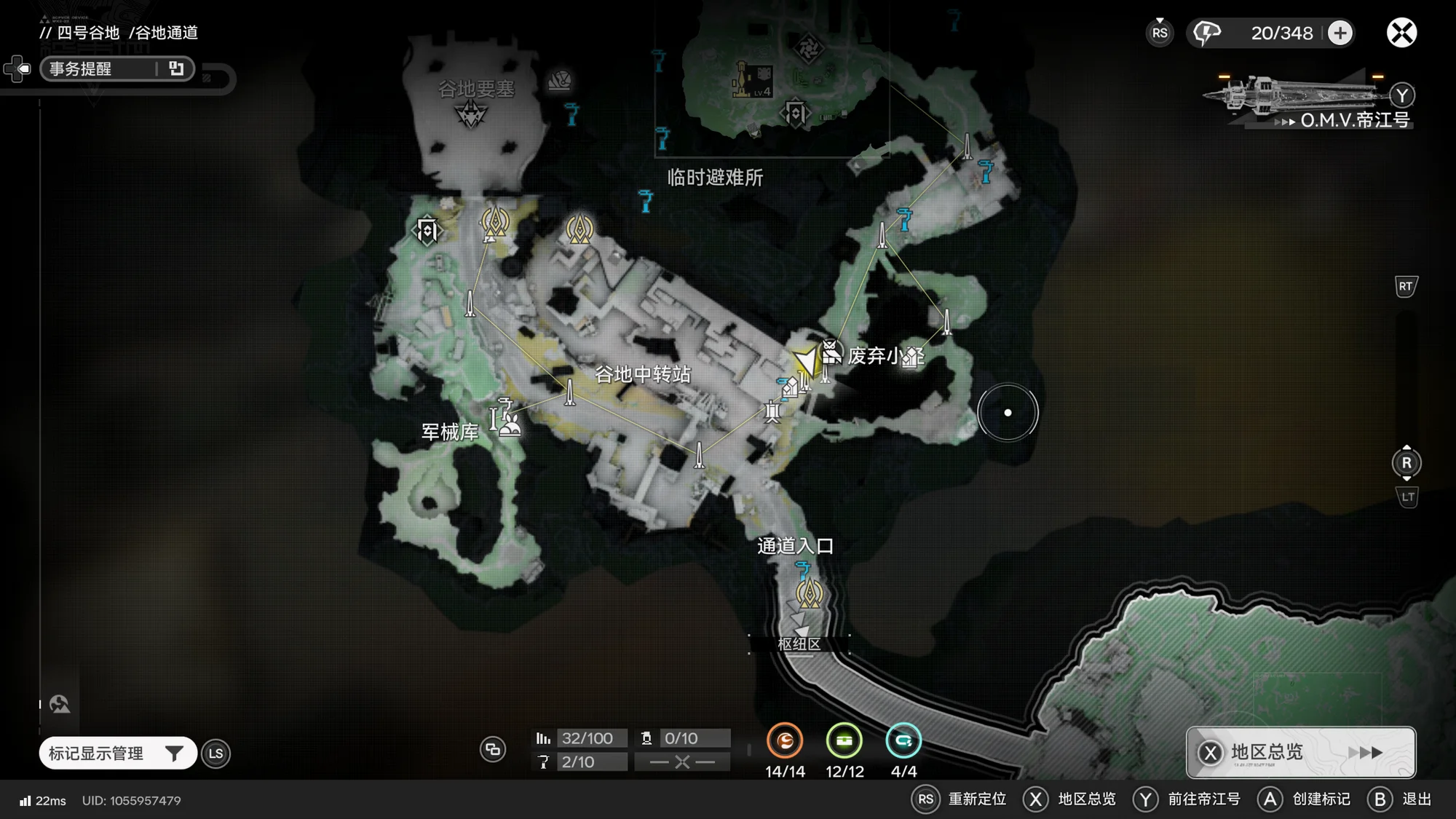Screen dimensions: 1456x819
Task: Jump to the 枢纽区 hub area label
Action: [799, 644]
